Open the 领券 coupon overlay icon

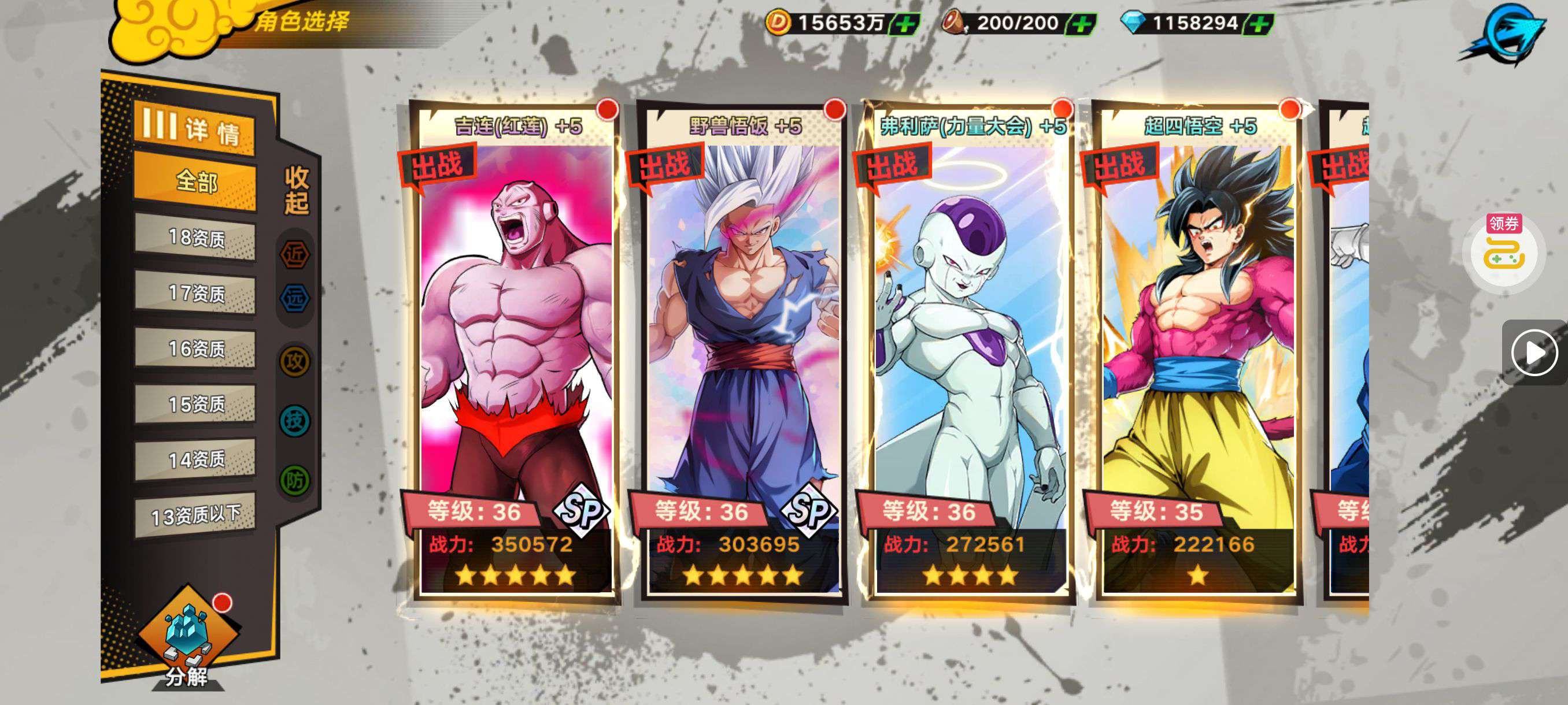tap(1504, 251)
